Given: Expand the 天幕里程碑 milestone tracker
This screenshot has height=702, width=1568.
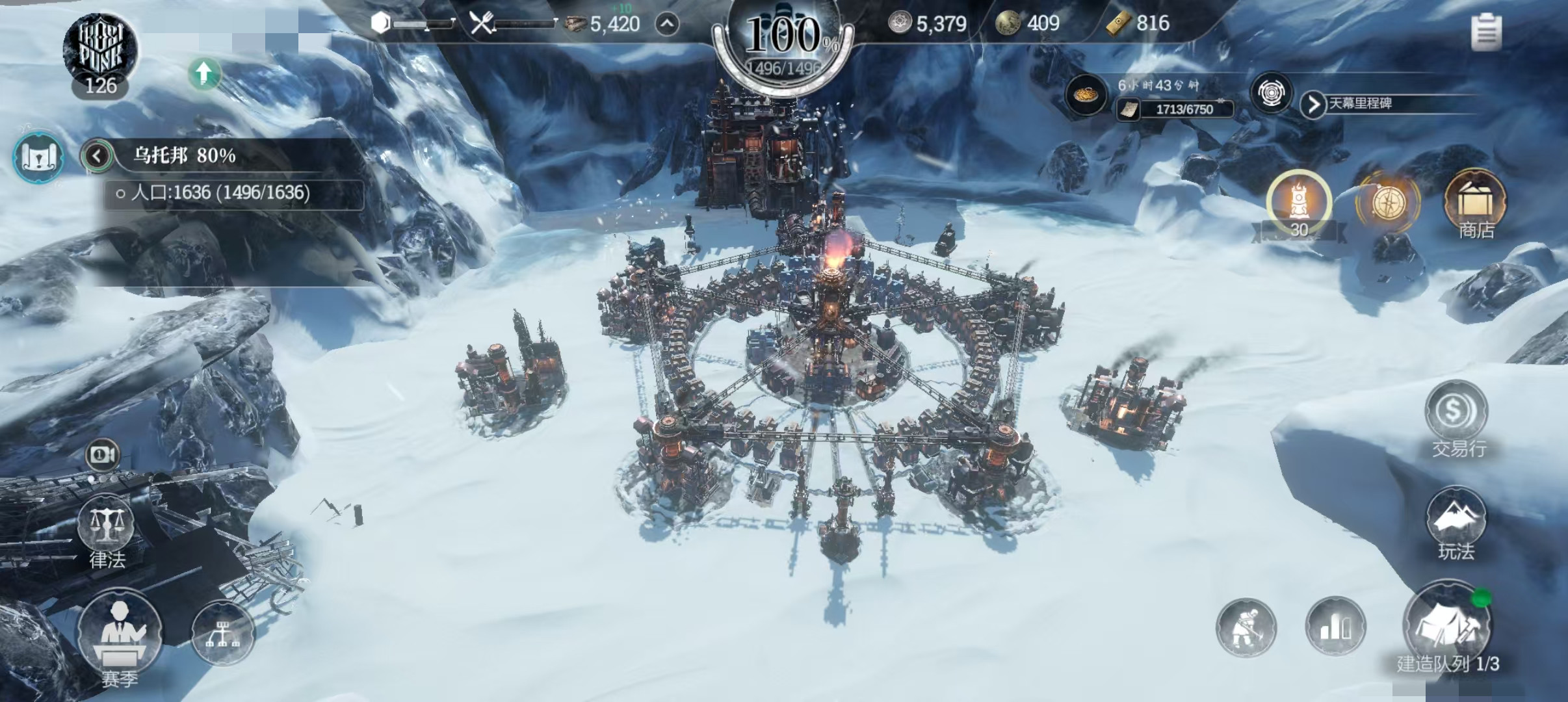Looking at the screenshot, I should [1313, 104].
